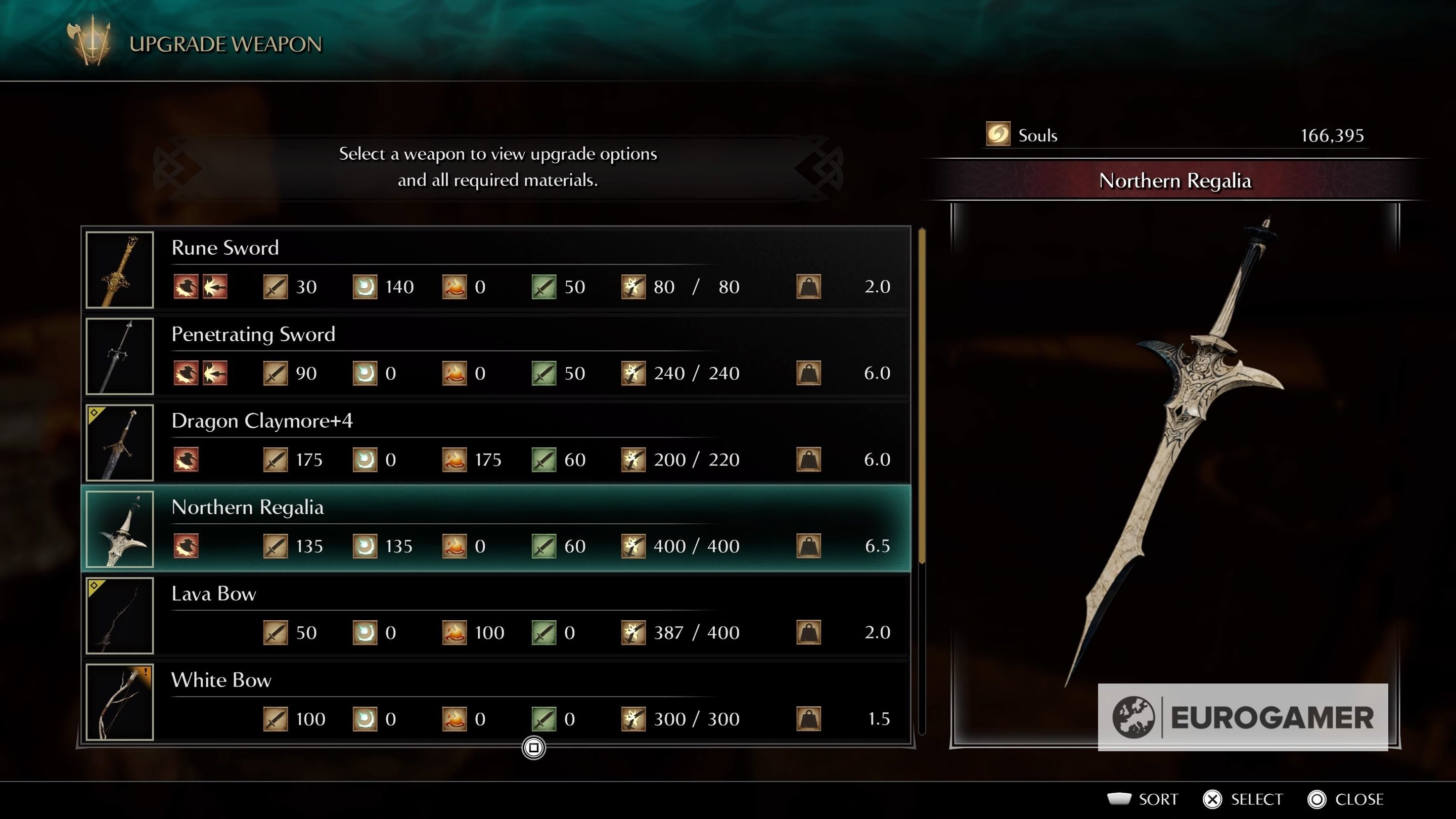Click the Upgrade Weapon axe emblem in header

[x=90, y=38]
